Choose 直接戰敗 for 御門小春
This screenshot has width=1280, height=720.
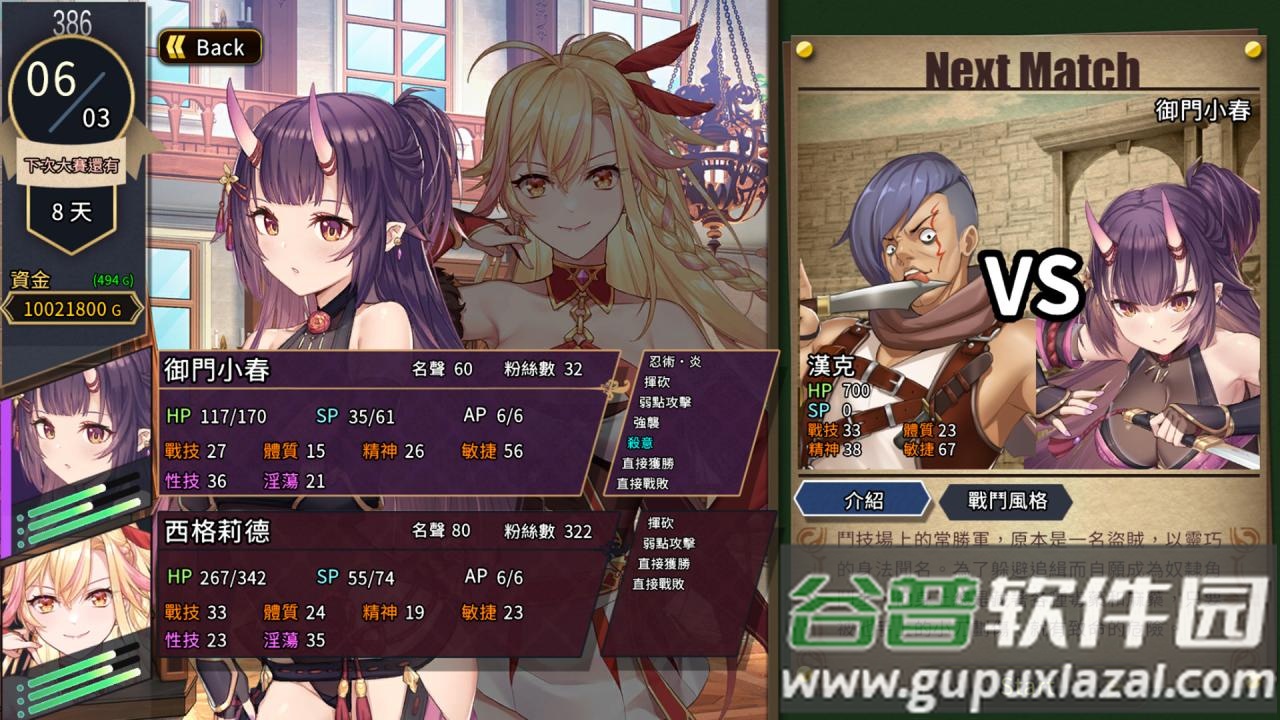pos(643,483)
